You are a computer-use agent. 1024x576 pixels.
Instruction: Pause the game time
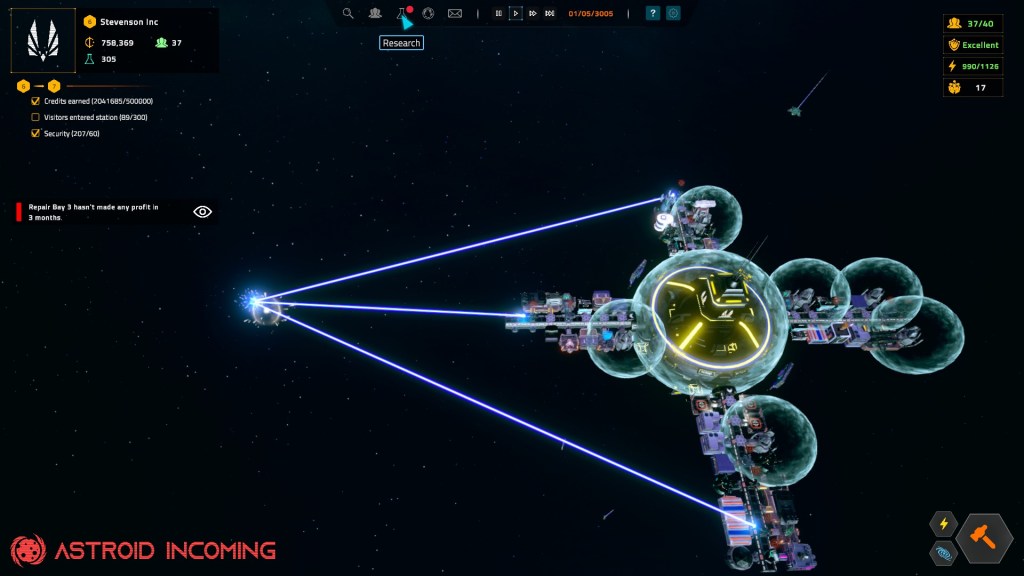point(498,13)
